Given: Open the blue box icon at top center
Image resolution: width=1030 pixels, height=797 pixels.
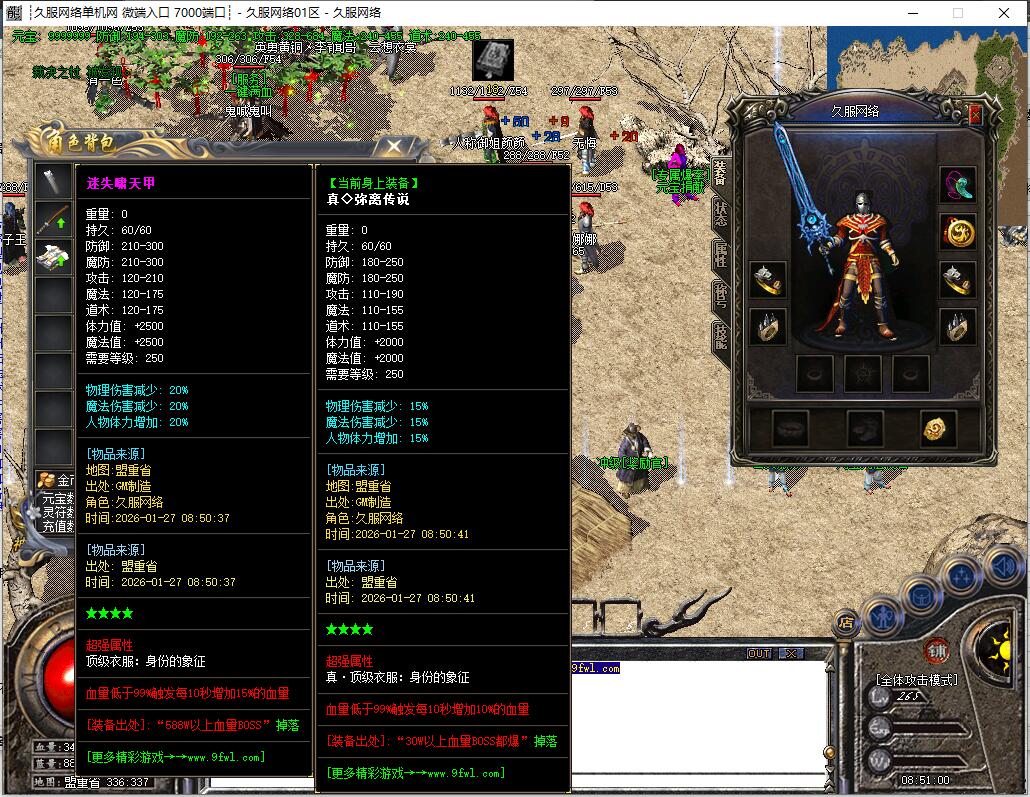Looking at the screenshot, I should click(493, 61).
